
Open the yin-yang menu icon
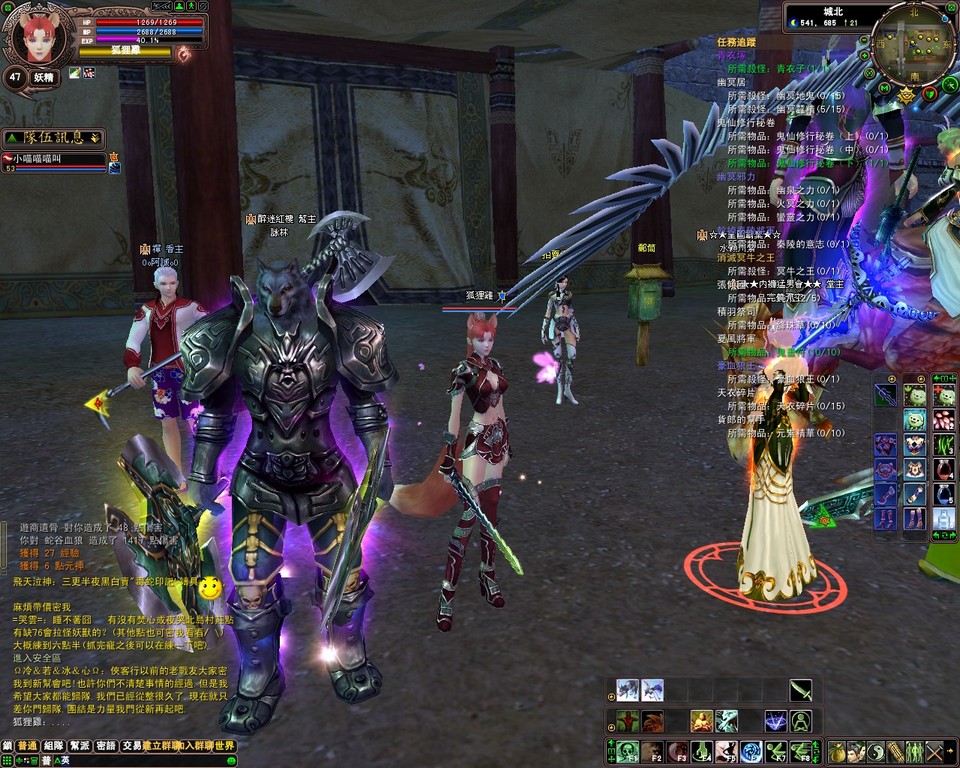(x=876, y=752)
